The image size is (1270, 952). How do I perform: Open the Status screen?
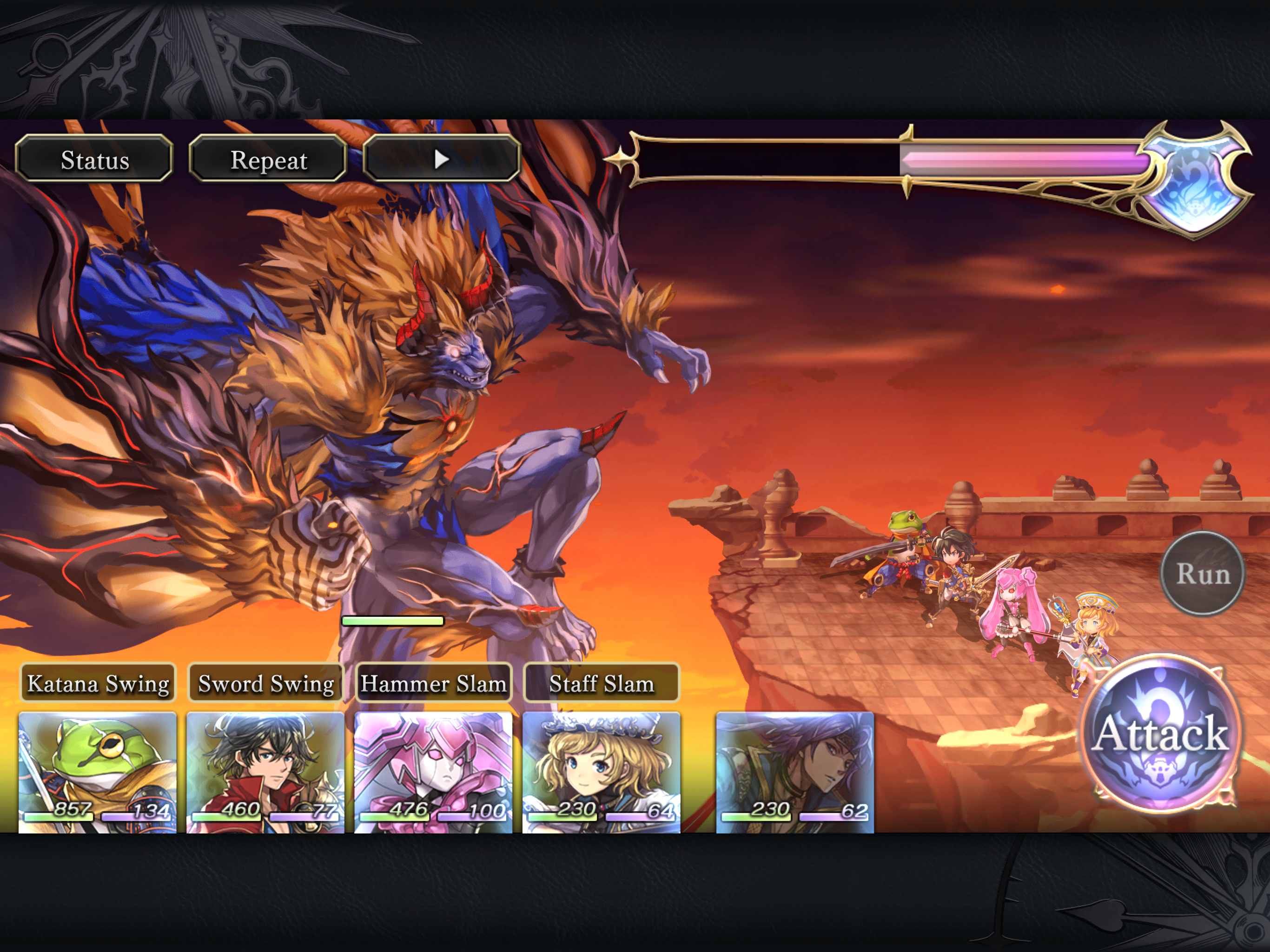(94, 159)
